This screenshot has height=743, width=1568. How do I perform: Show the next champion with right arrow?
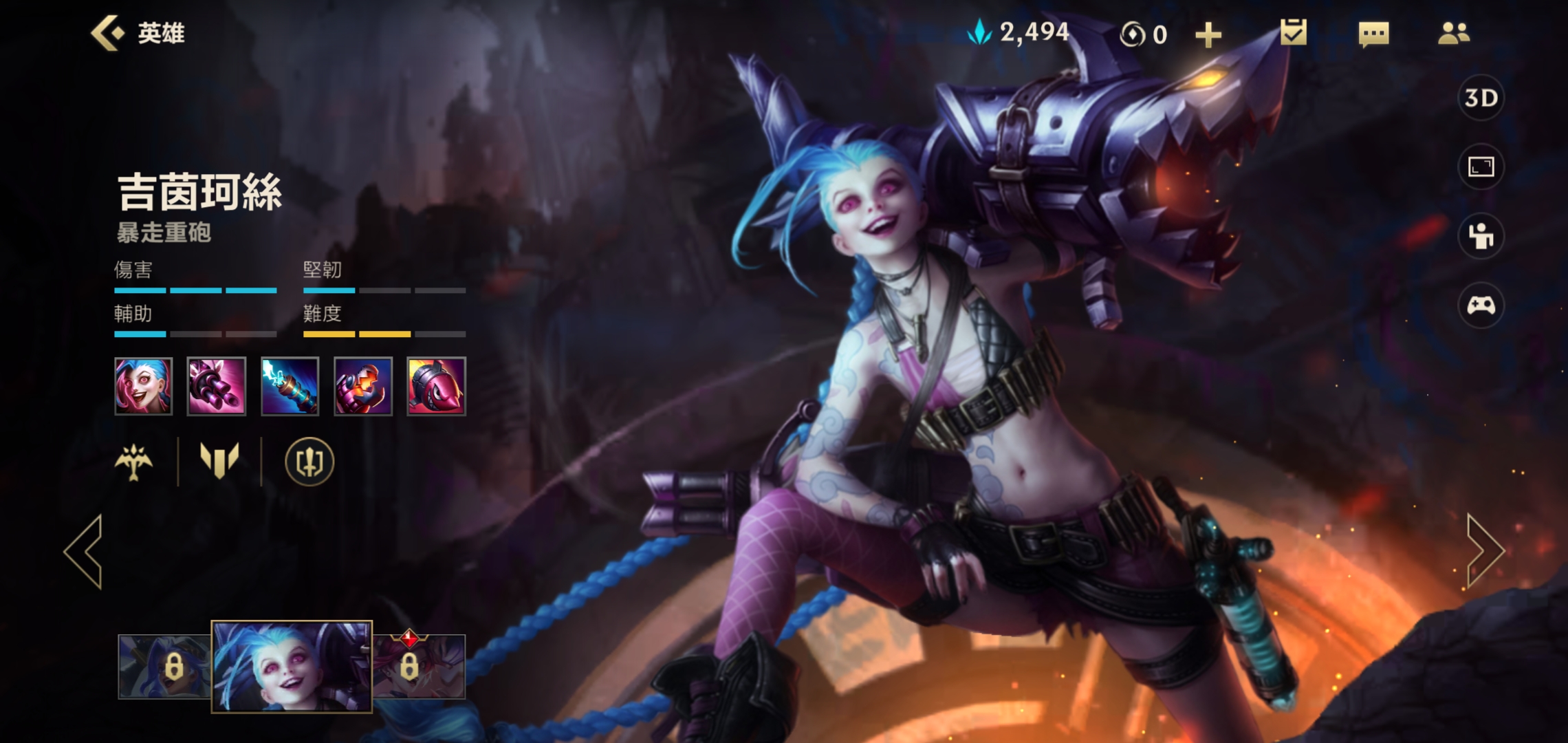pos(1484,551)
